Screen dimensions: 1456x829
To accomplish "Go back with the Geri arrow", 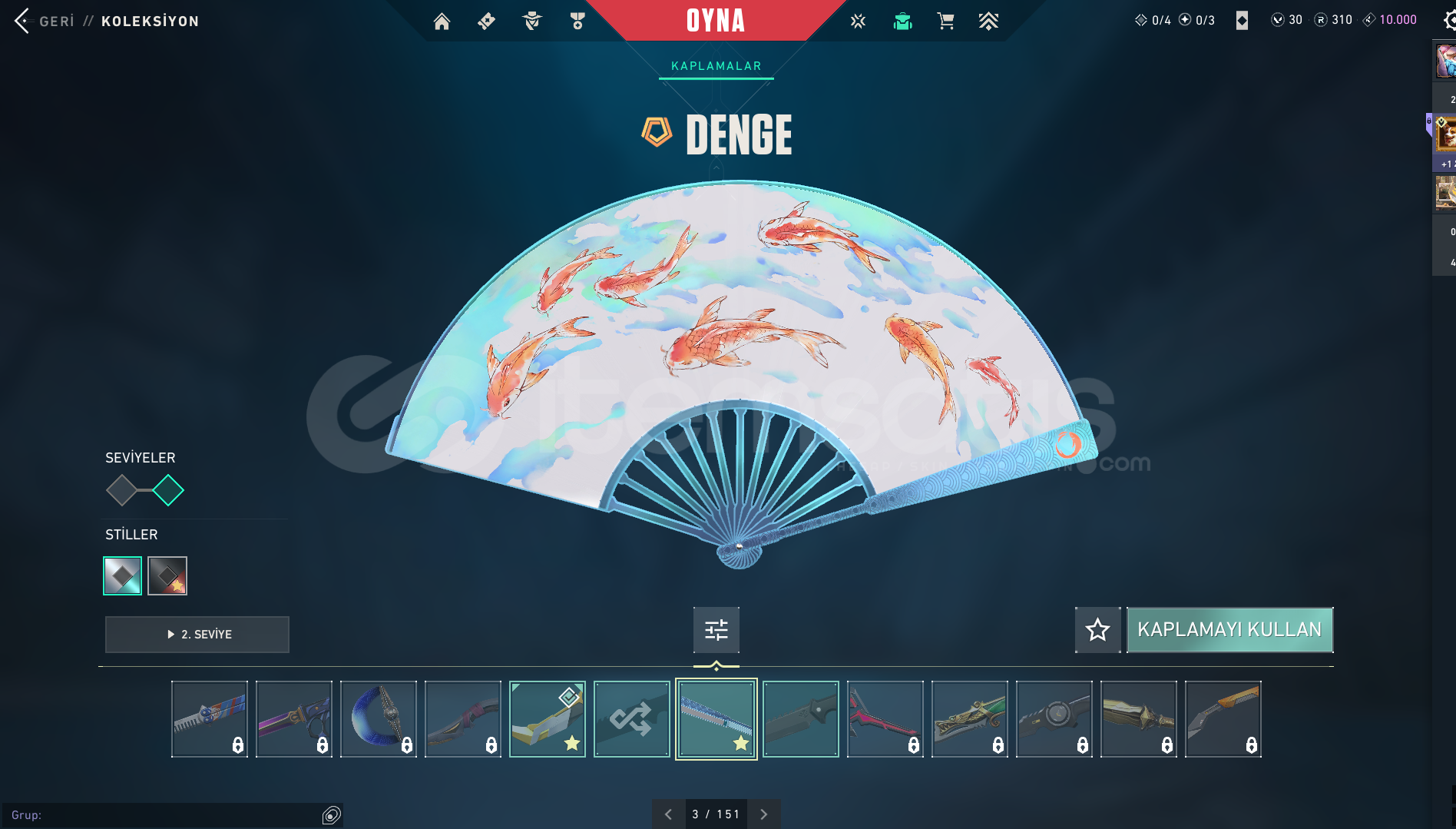I will click(23, 21).
